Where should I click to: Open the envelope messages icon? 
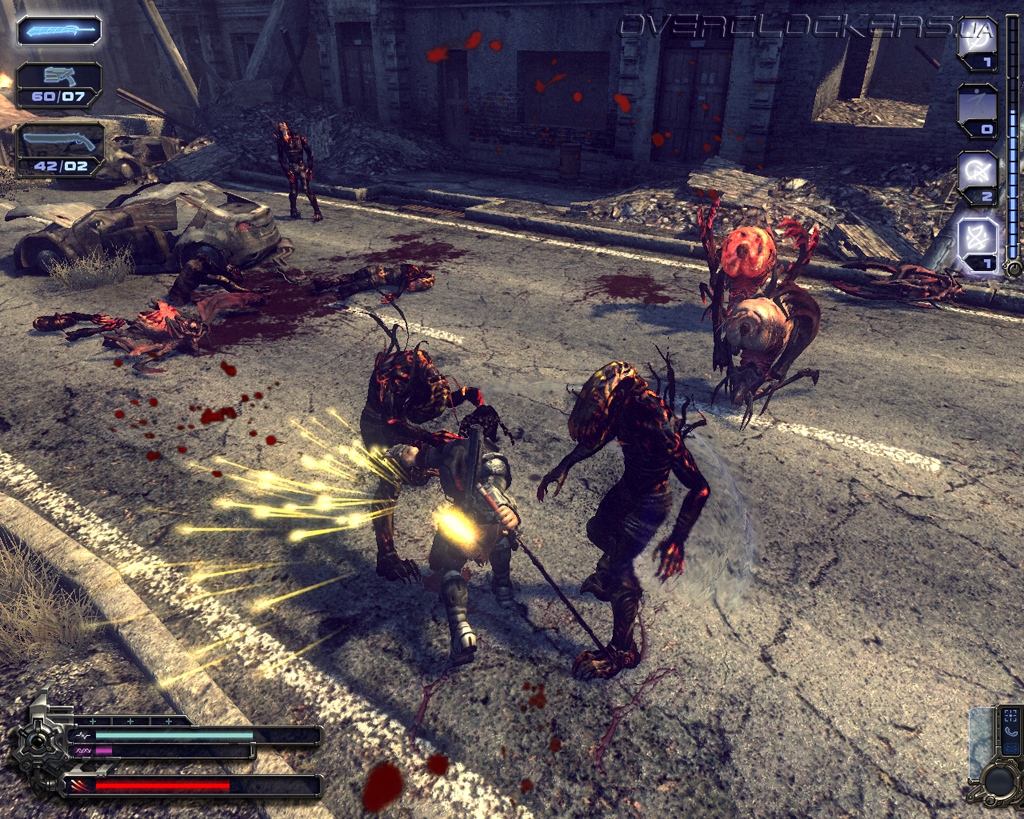tap(1010, 748)
